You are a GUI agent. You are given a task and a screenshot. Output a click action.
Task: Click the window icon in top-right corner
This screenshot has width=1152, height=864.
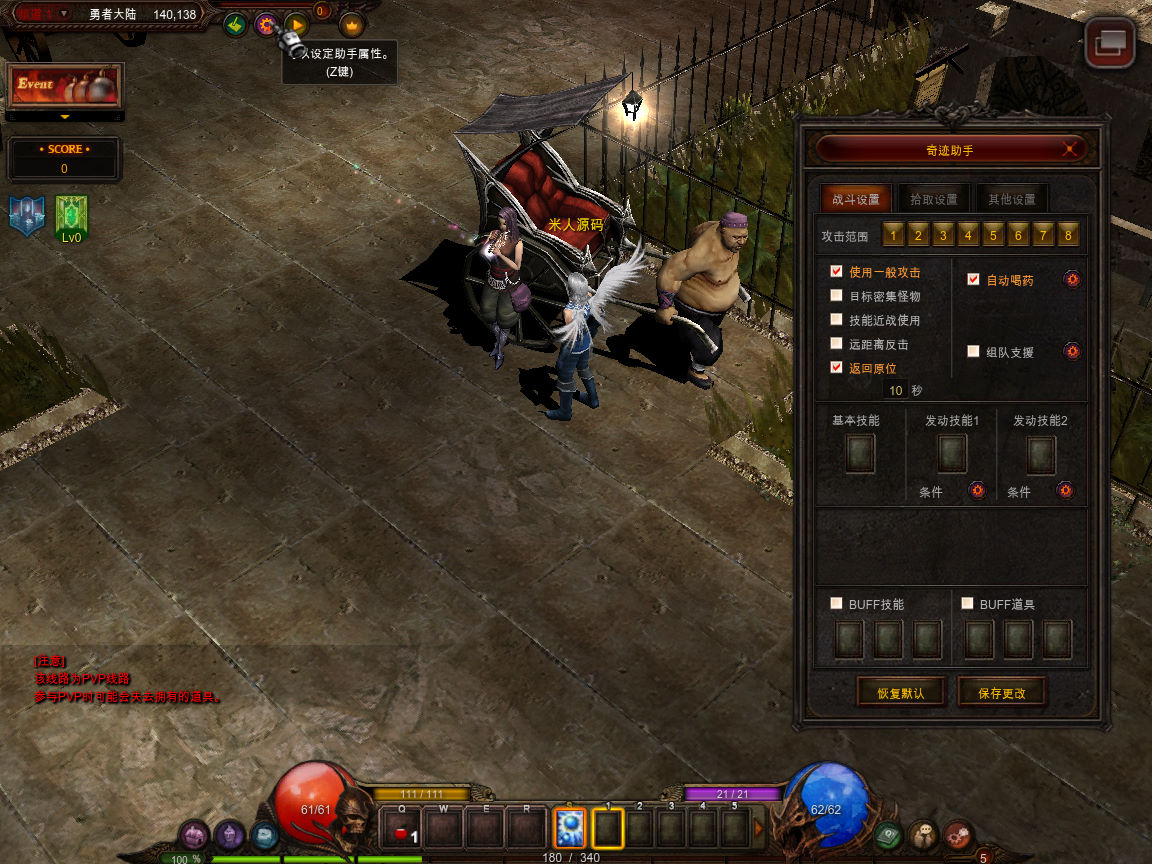(1110, 42)
